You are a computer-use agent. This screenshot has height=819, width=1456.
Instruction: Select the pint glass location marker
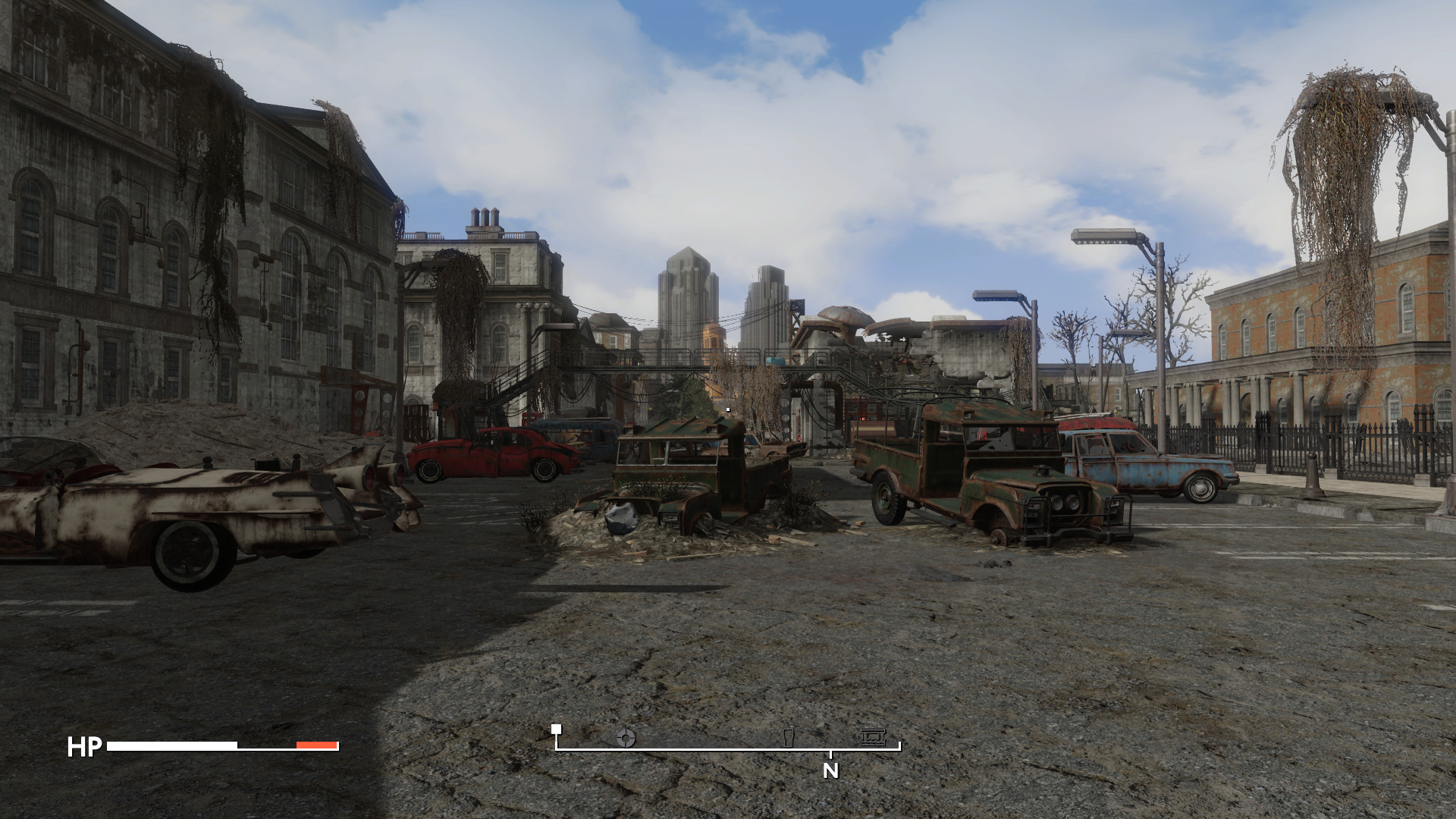pos(789,738)
